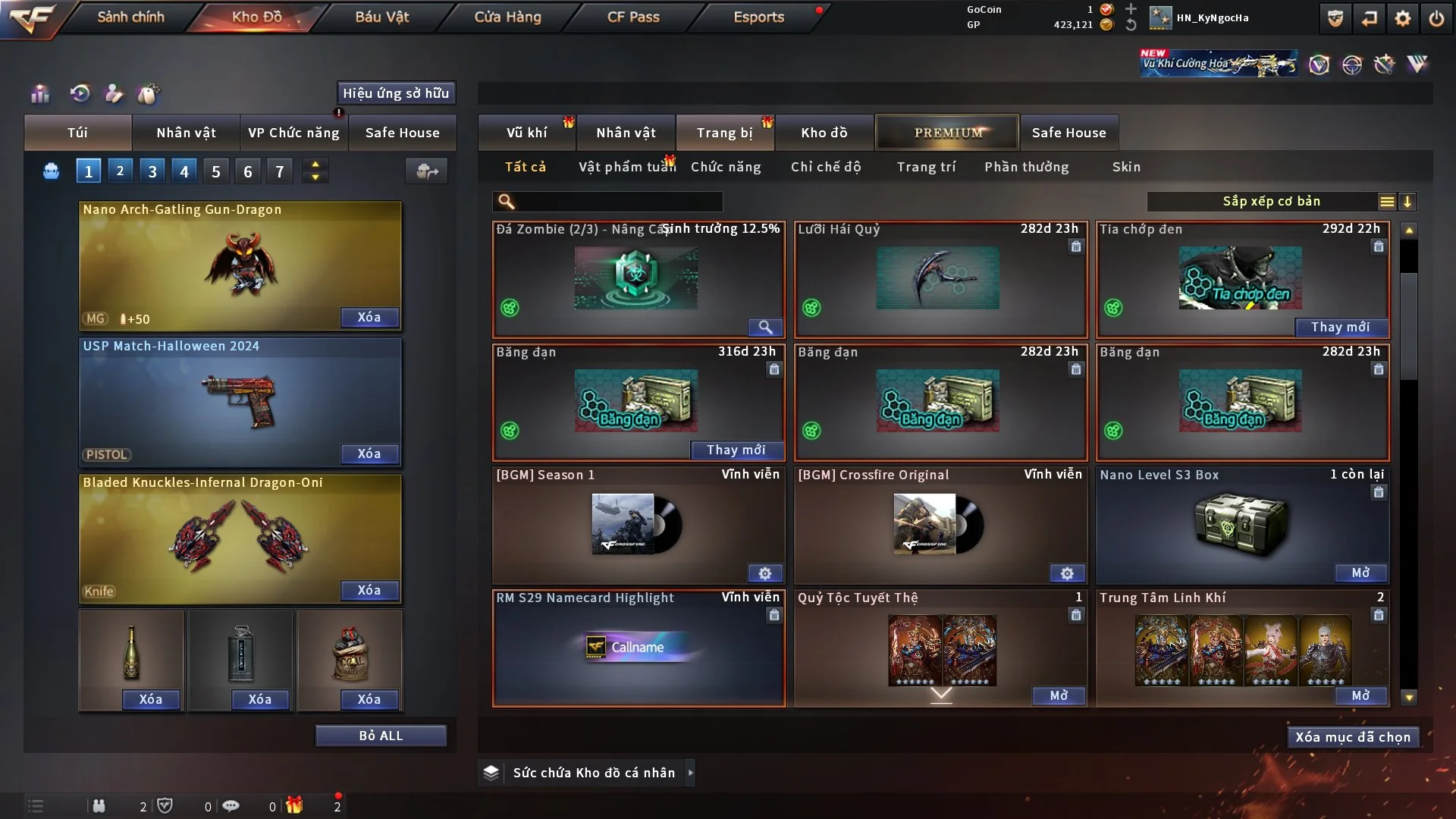This screenshot has height=819, width=1456.
Task: Open the CF Pass menu
Action: (x=633, y=17)
